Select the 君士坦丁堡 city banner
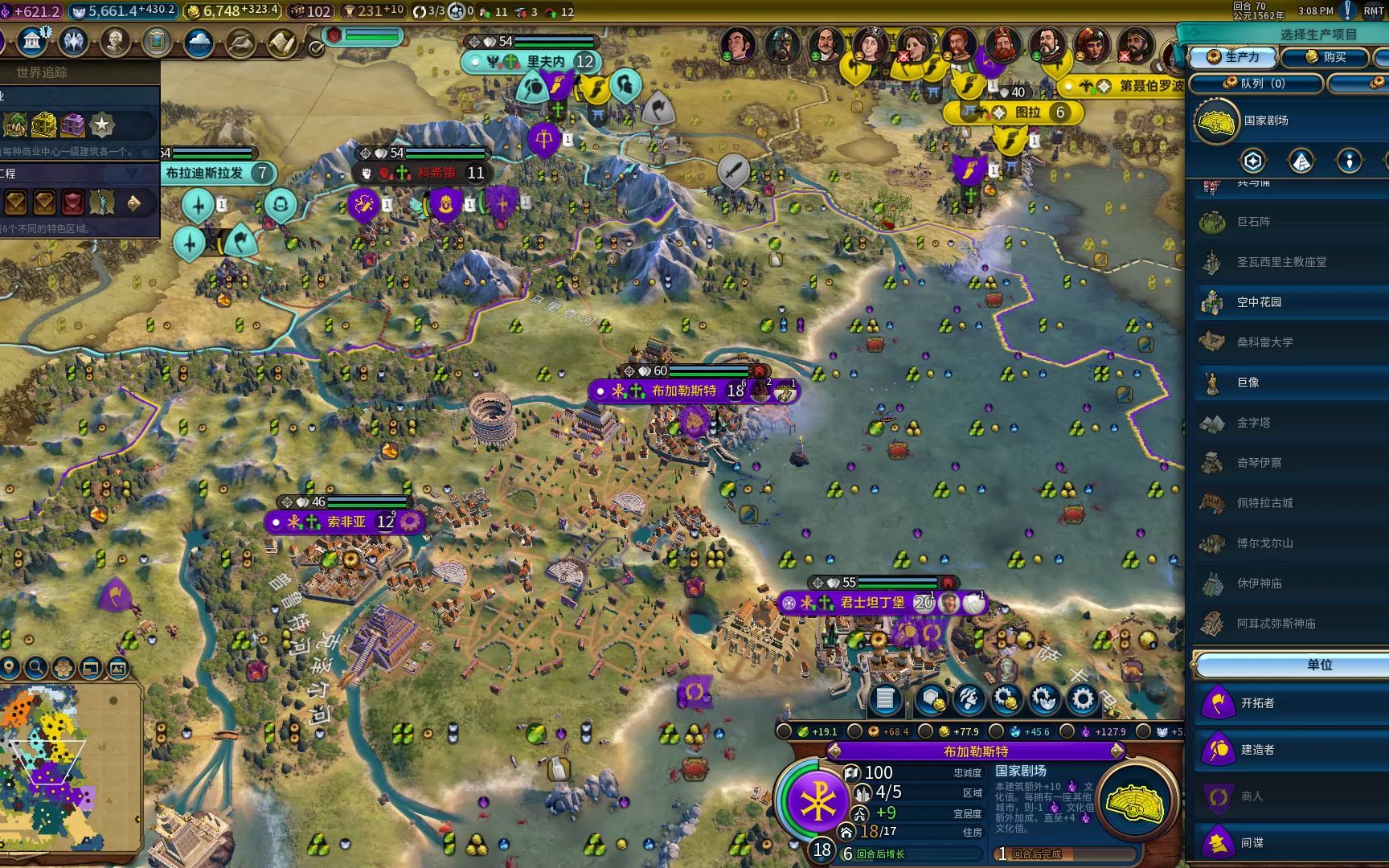1389x868 pixels. 872,602
